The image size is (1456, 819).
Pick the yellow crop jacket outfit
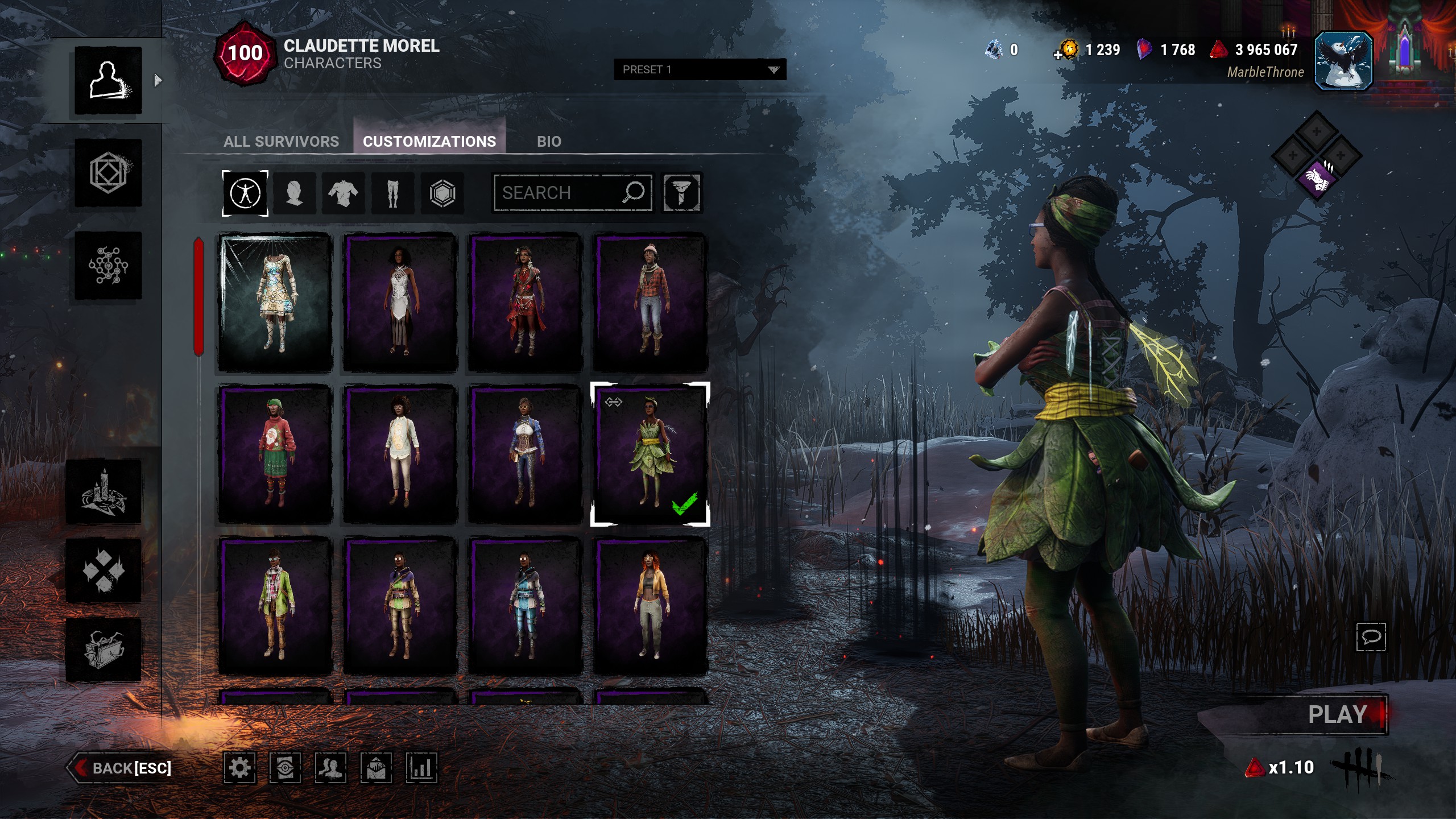click(650, 605)
